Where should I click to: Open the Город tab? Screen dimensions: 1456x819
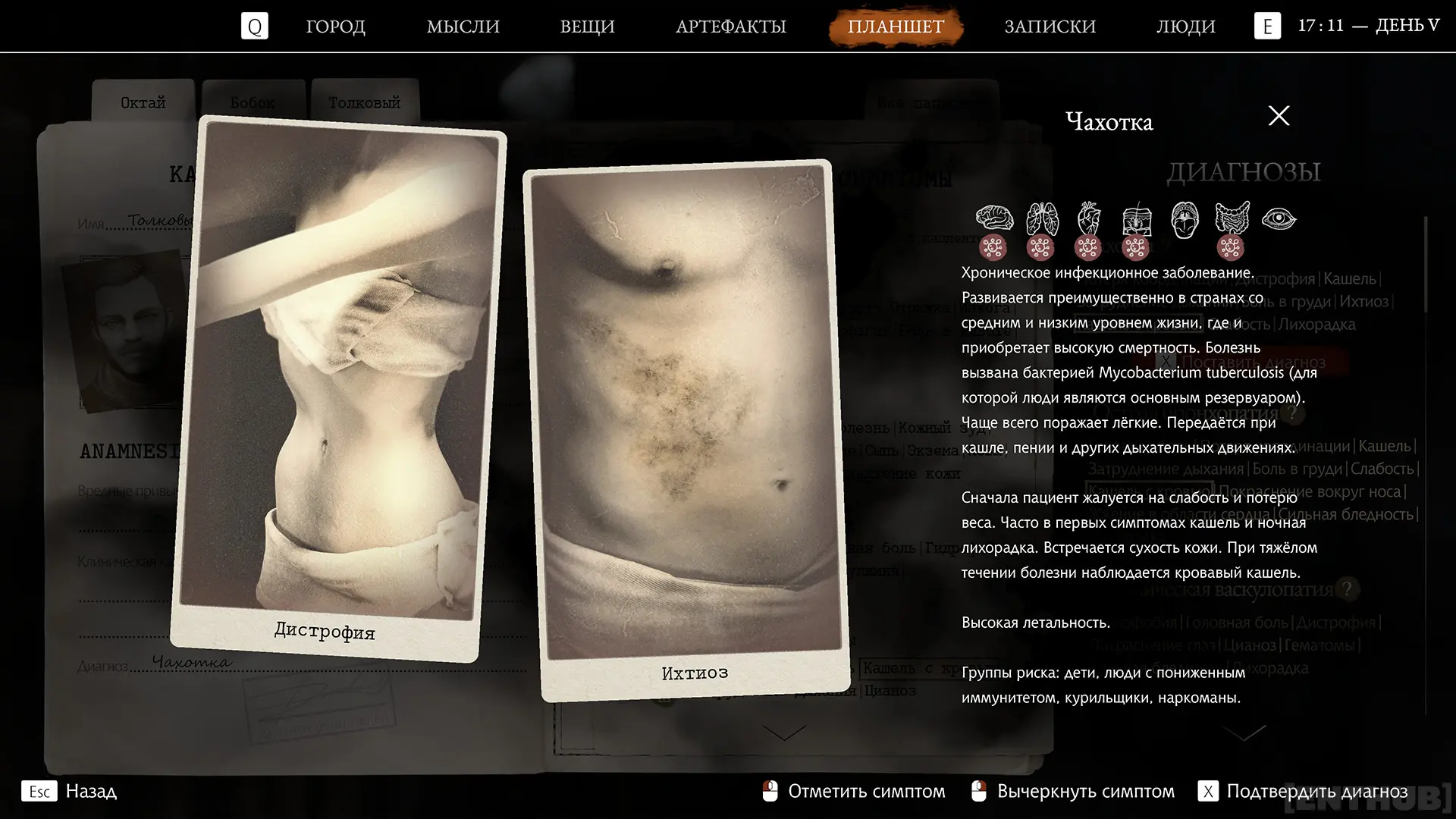335,27
